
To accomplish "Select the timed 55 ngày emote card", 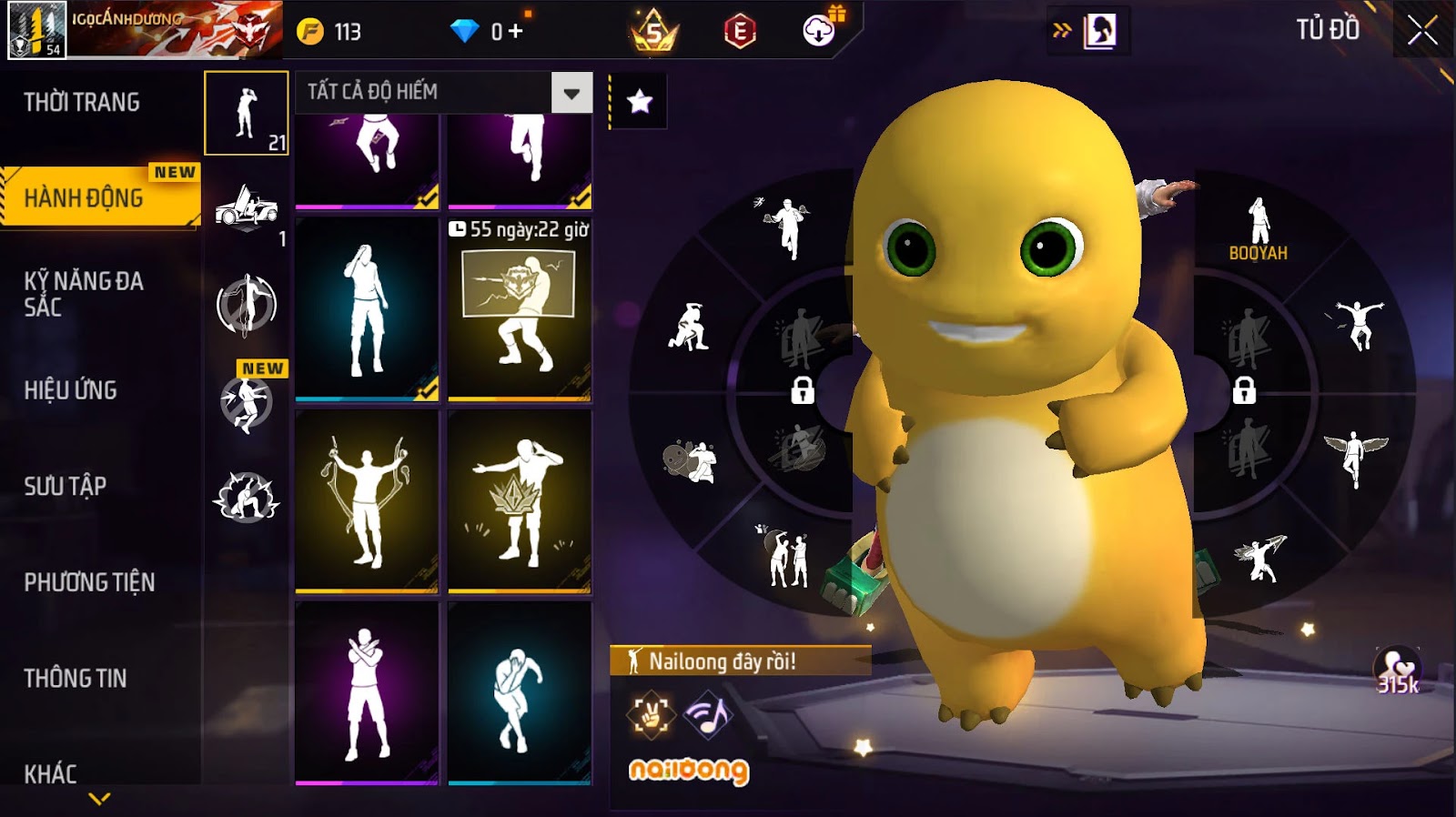I will 520,309.
